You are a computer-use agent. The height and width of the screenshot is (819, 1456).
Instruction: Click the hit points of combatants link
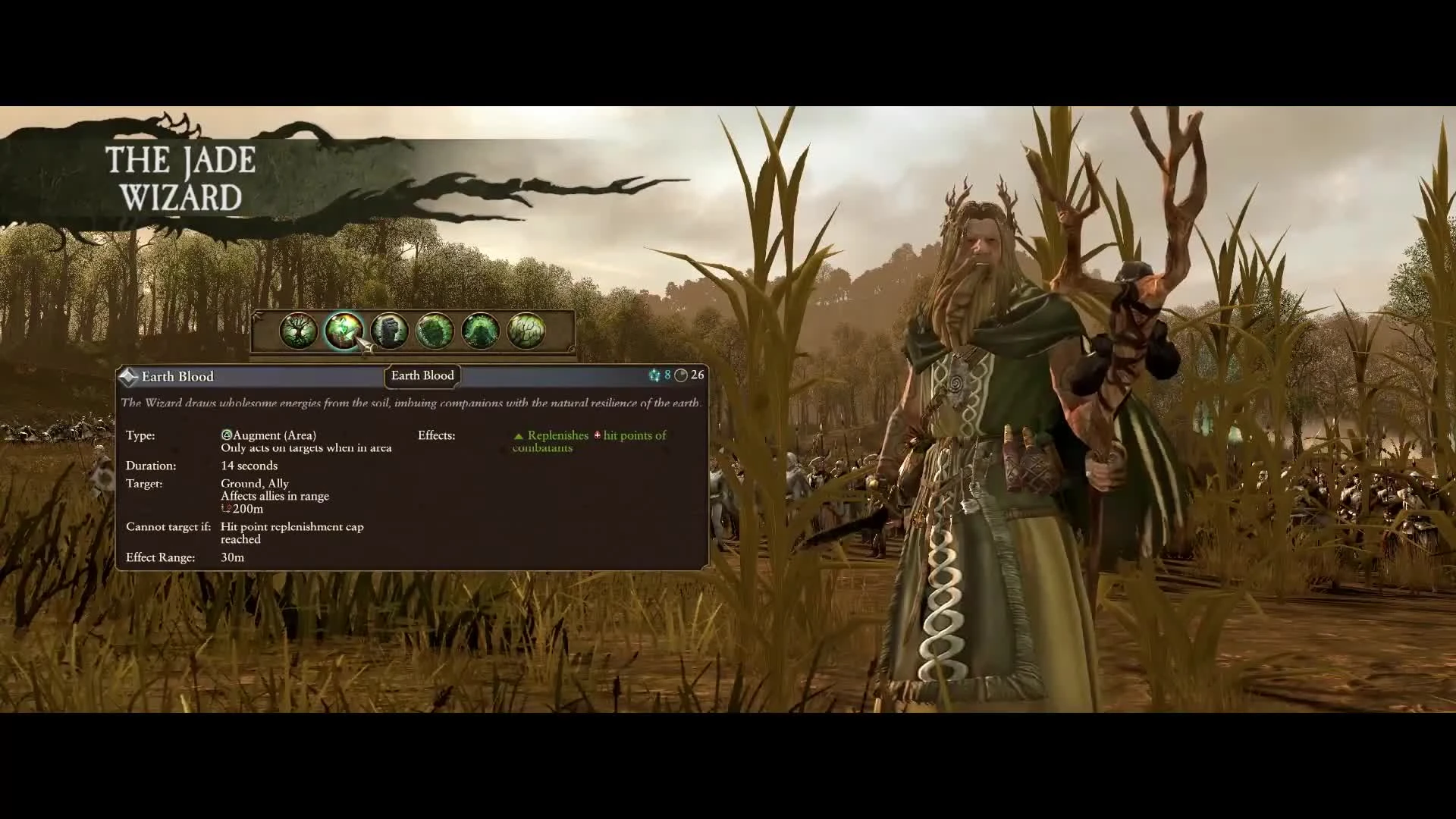(x=635, y=435)
